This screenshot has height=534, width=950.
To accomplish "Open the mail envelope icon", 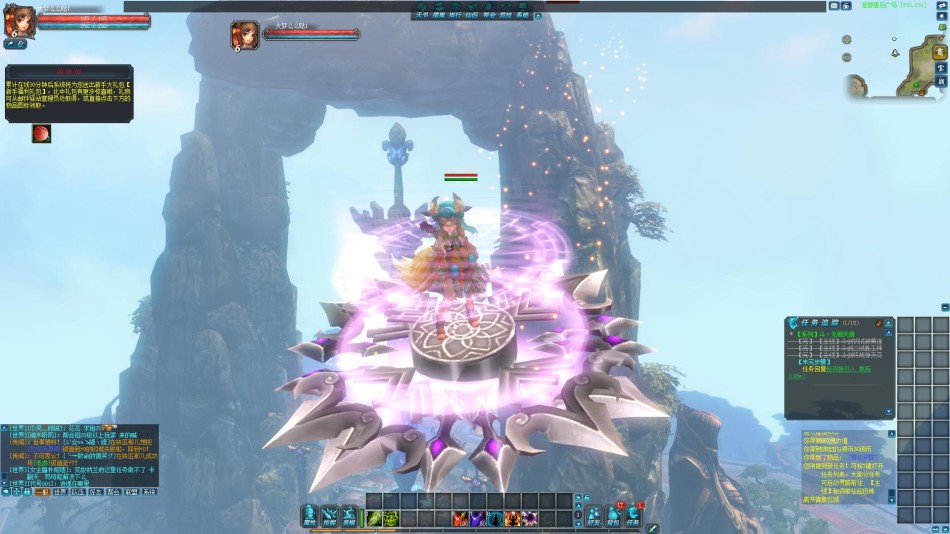I will point(833,6).
